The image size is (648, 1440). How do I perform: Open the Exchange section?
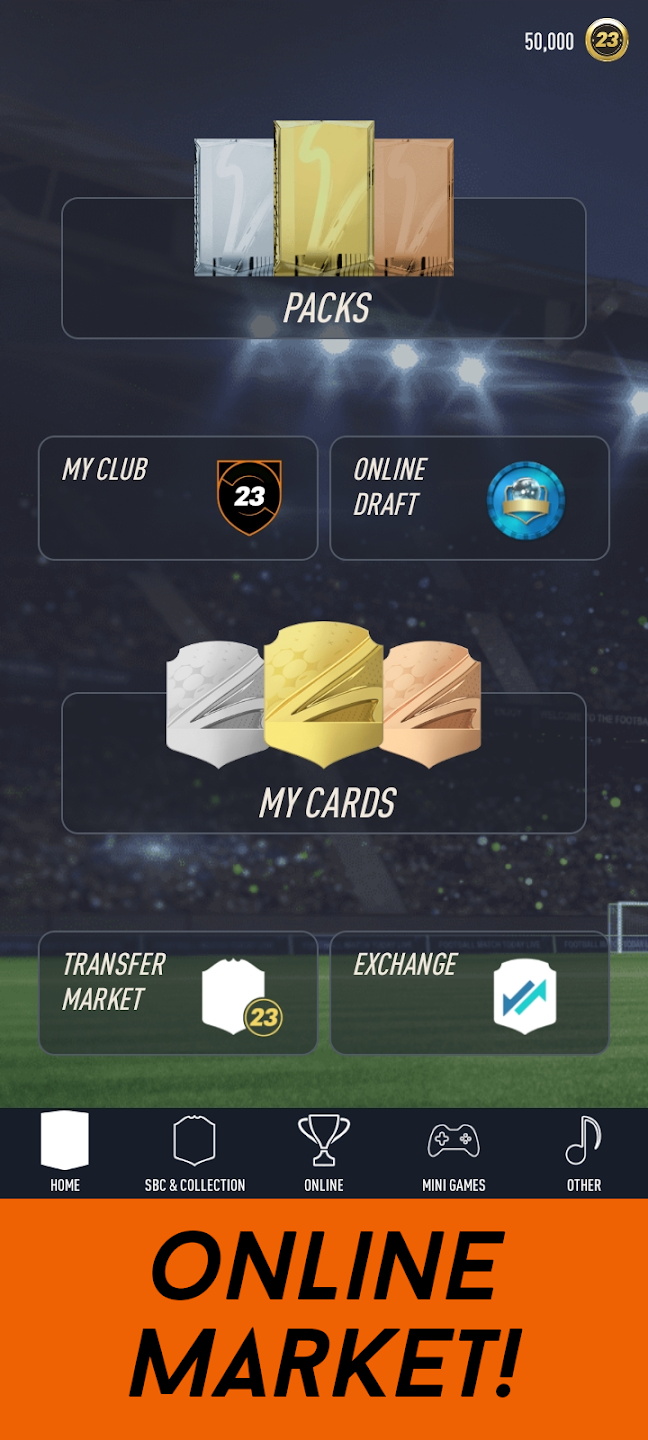[469, 992]
